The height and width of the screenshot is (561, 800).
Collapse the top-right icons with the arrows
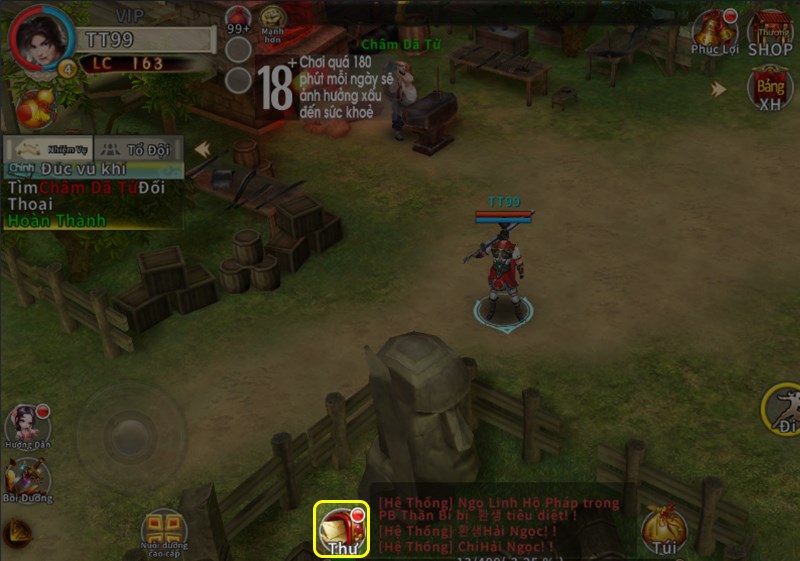pyautogui.click(x=719, y=89)
